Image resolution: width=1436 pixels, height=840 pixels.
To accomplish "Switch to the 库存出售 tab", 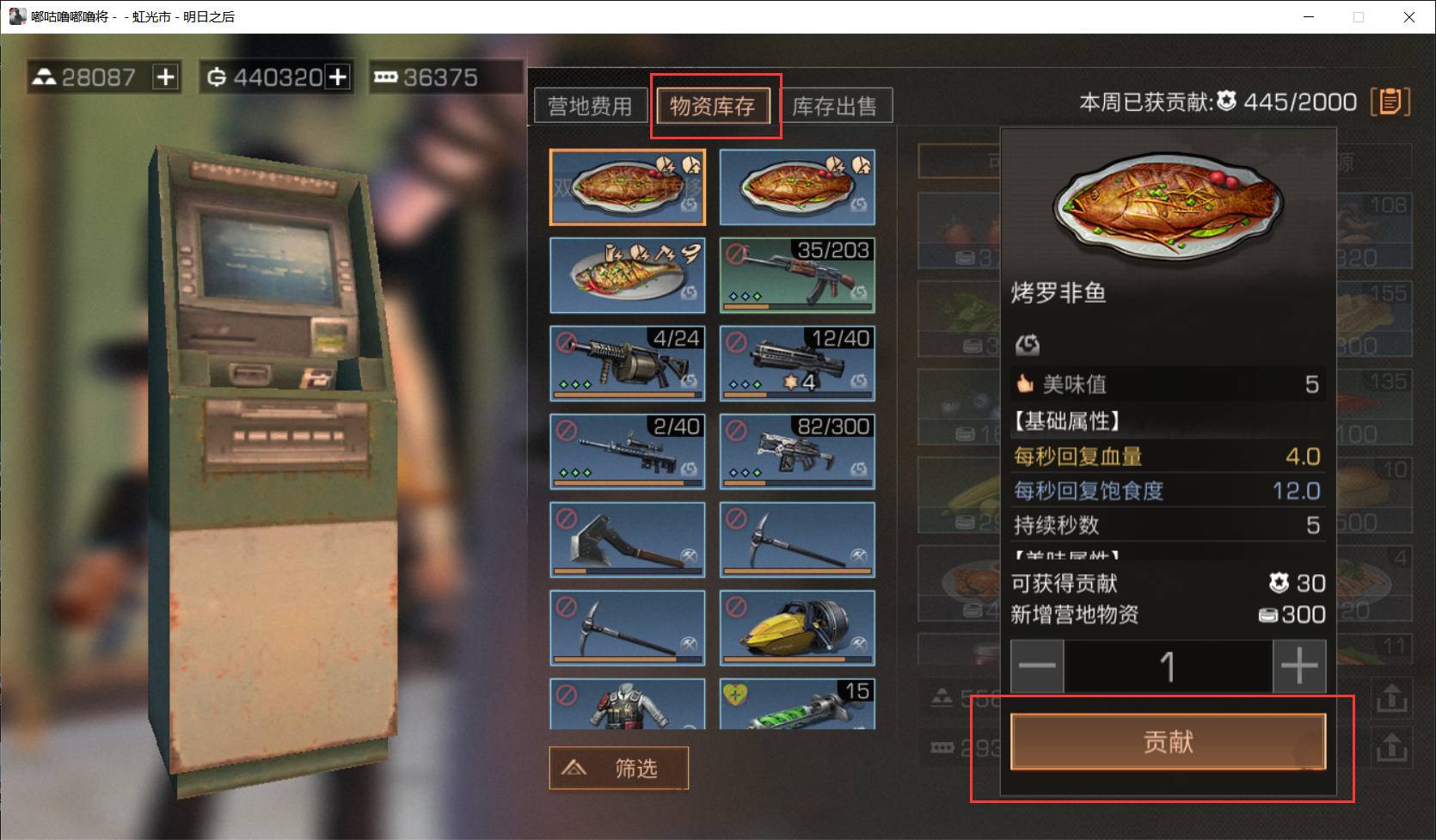I will [836, 106].
